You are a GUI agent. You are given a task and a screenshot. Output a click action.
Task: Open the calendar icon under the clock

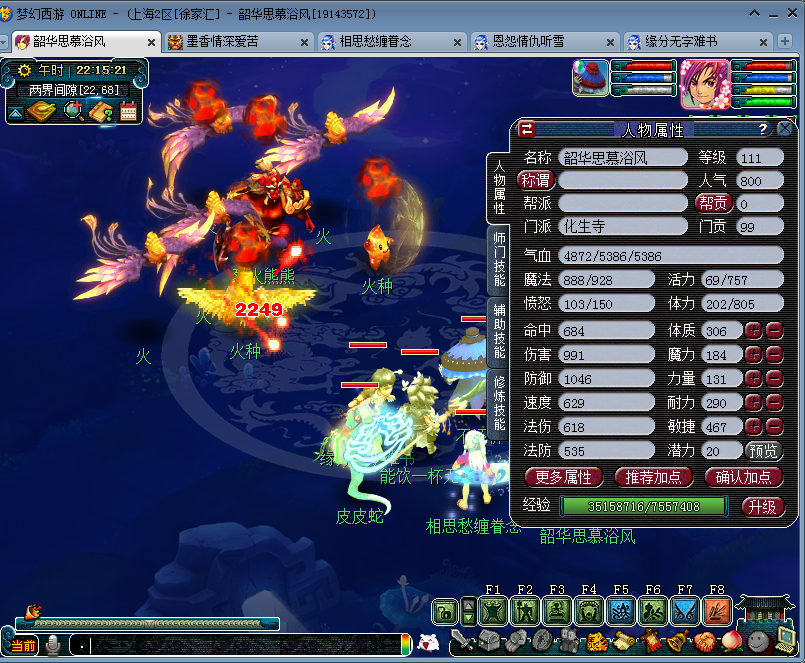click(x=128, y=111)
